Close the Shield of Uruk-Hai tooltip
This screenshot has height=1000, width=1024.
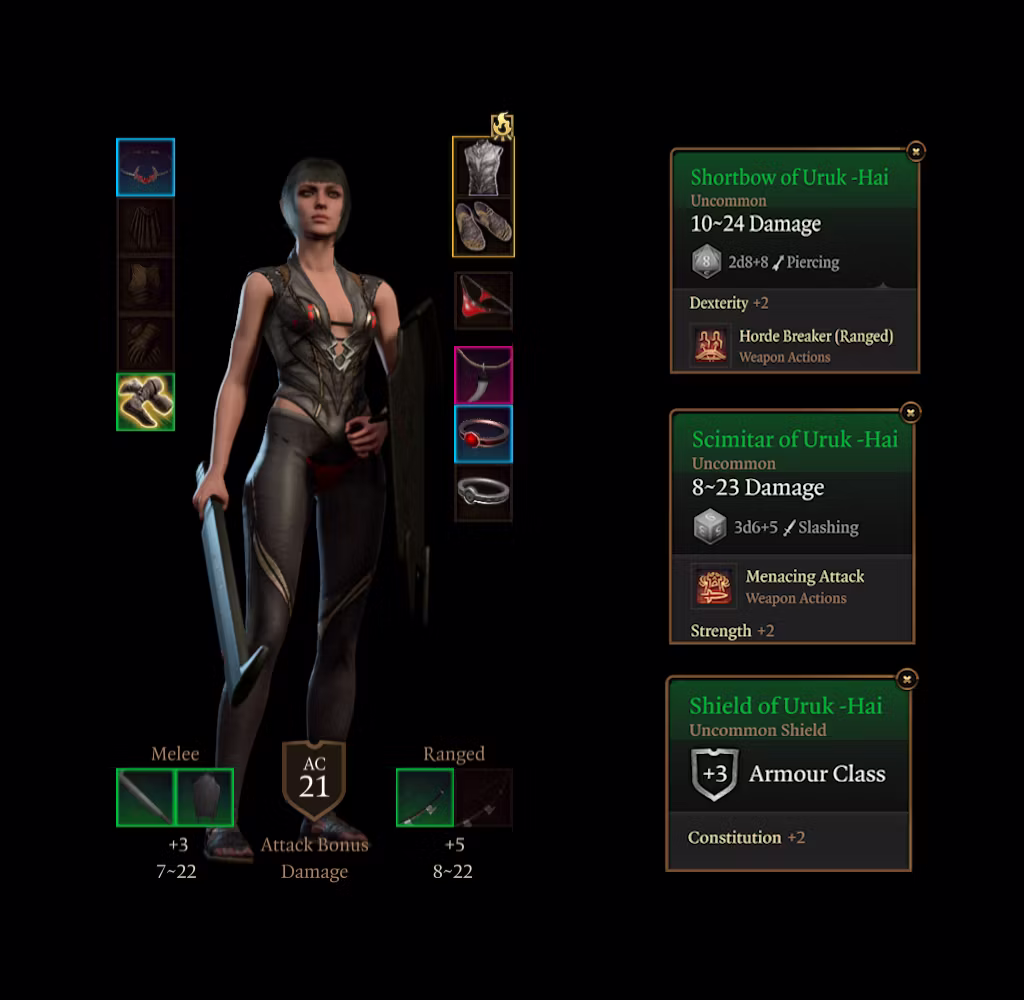(907, 679)
